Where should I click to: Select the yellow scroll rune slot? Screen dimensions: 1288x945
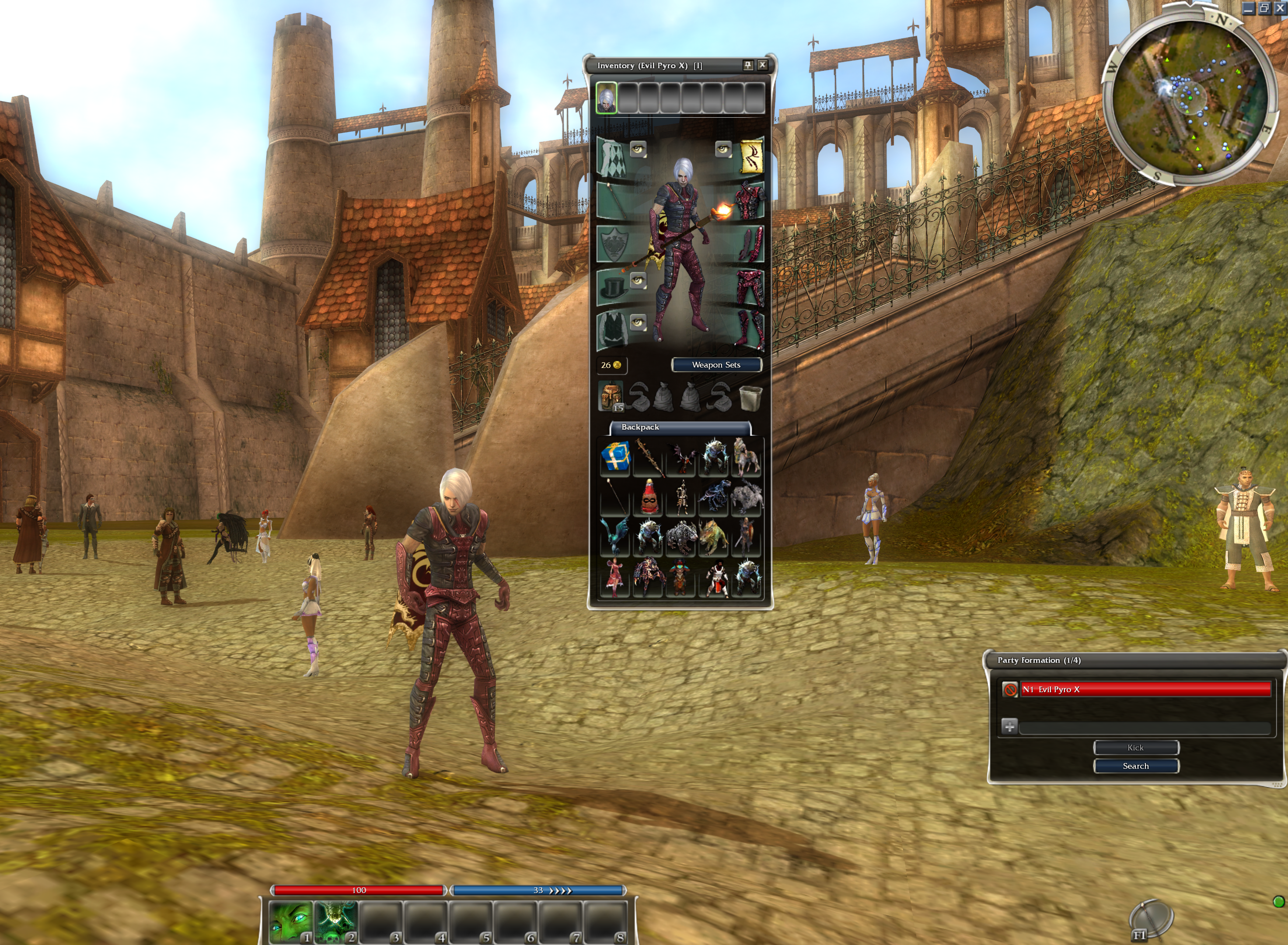click(x=750, y=156)
